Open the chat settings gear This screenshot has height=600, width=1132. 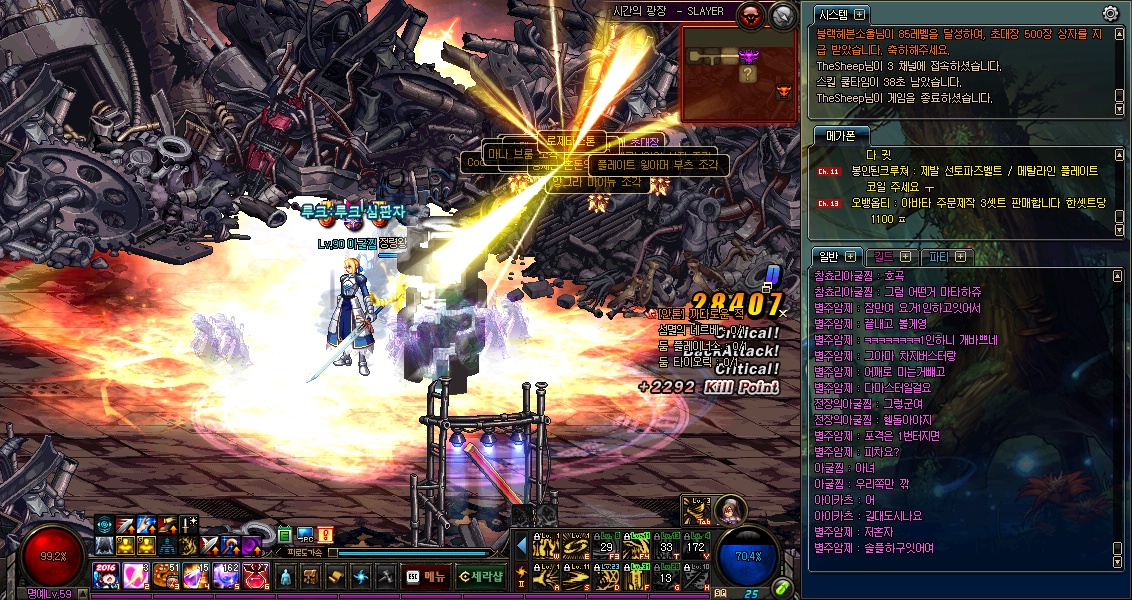click(1110, 13)
